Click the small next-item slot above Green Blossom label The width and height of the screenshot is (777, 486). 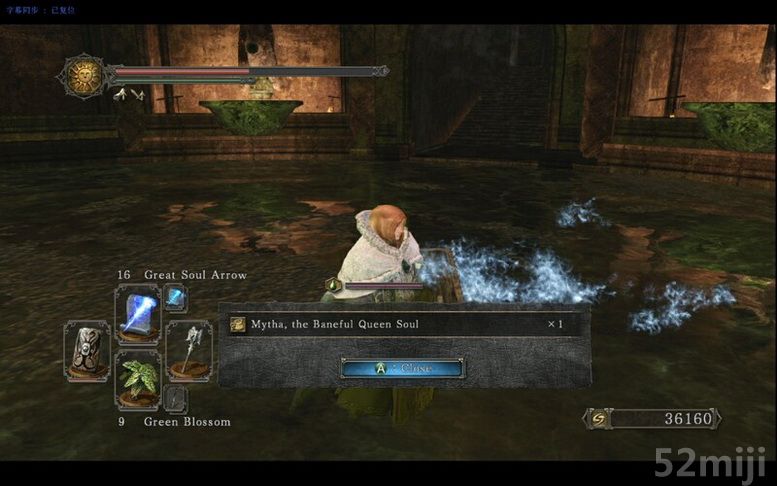175,398
